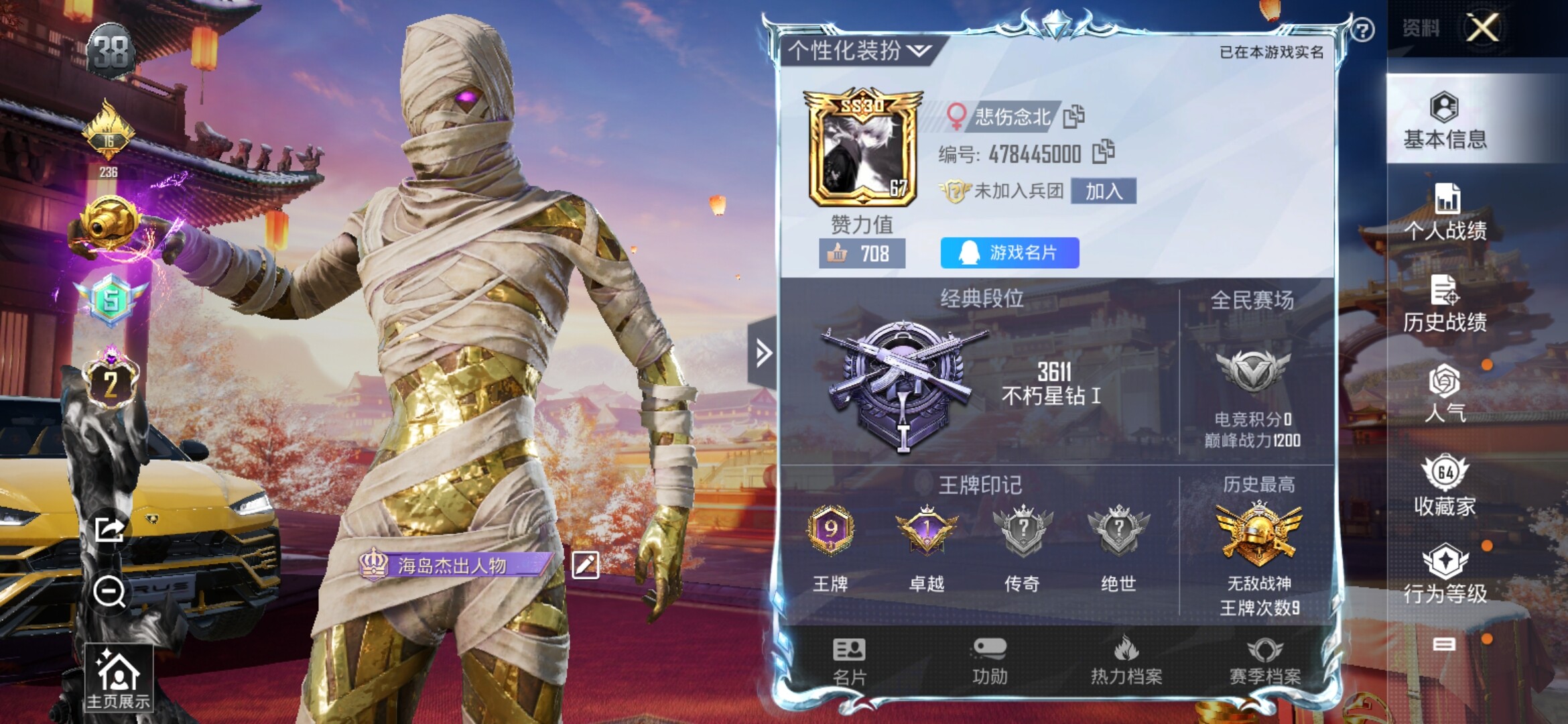
Task: Copy the player ID number 478445000
Action: [1103, 152]
